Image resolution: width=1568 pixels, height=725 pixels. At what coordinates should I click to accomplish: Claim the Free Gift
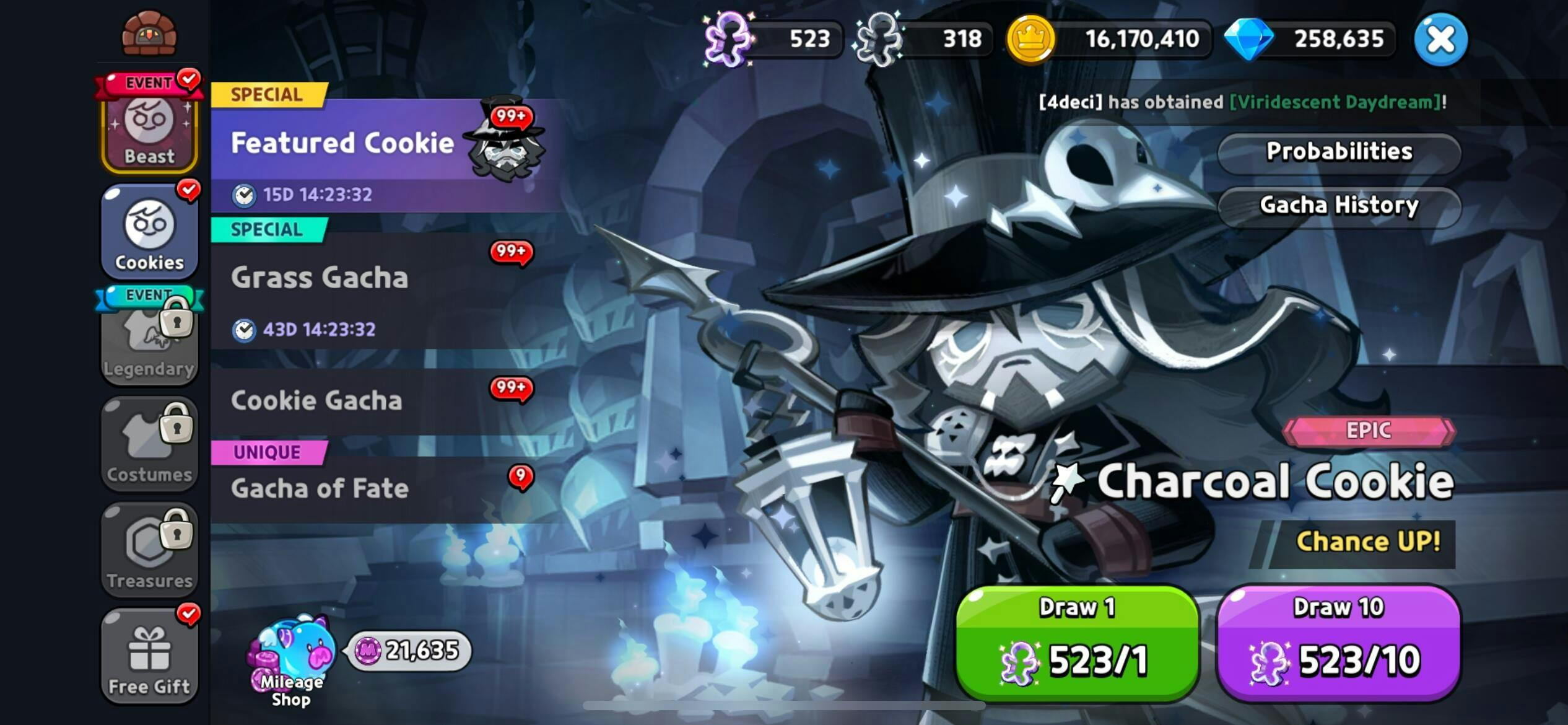pyautogui.click(x=149, y=657)
